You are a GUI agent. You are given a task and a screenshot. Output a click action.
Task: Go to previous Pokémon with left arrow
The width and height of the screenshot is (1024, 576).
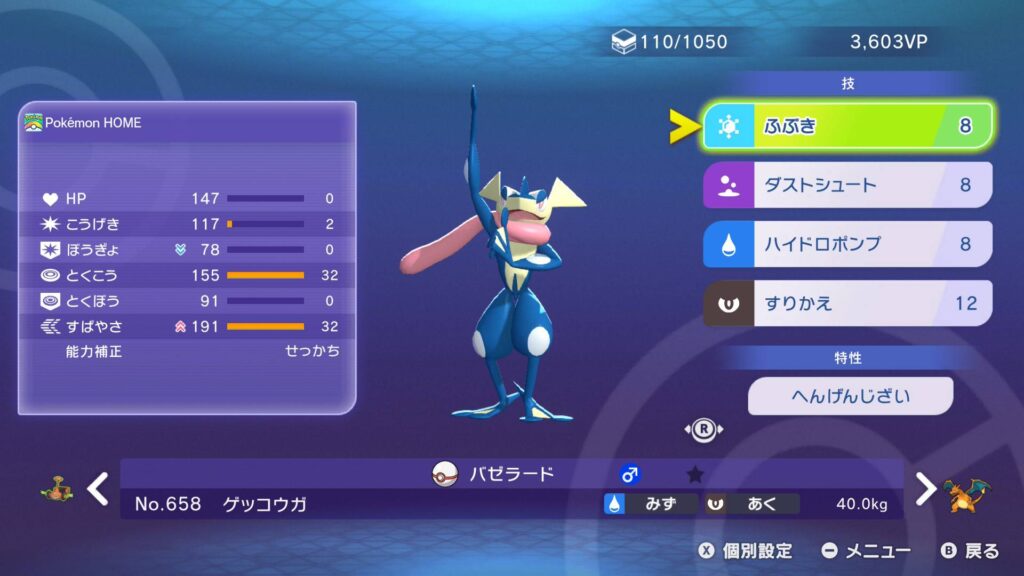tap(97, 489)
